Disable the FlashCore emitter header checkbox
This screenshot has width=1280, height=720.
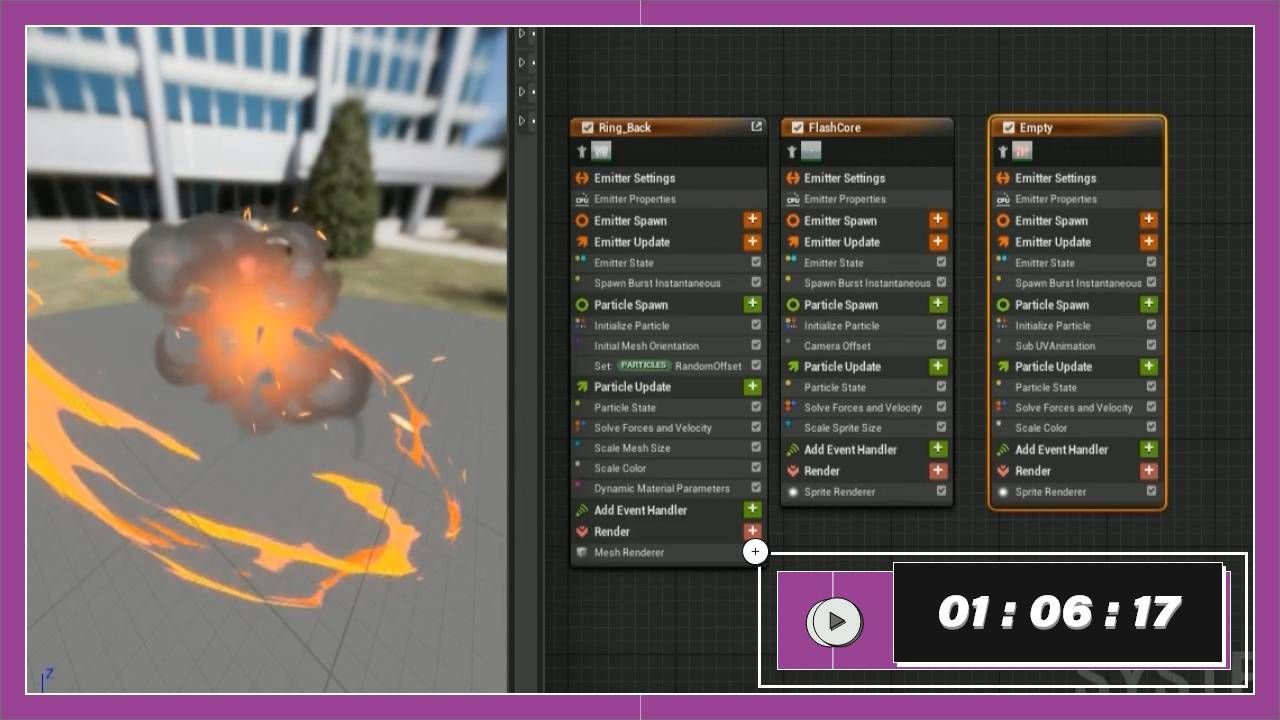[797, 127]
